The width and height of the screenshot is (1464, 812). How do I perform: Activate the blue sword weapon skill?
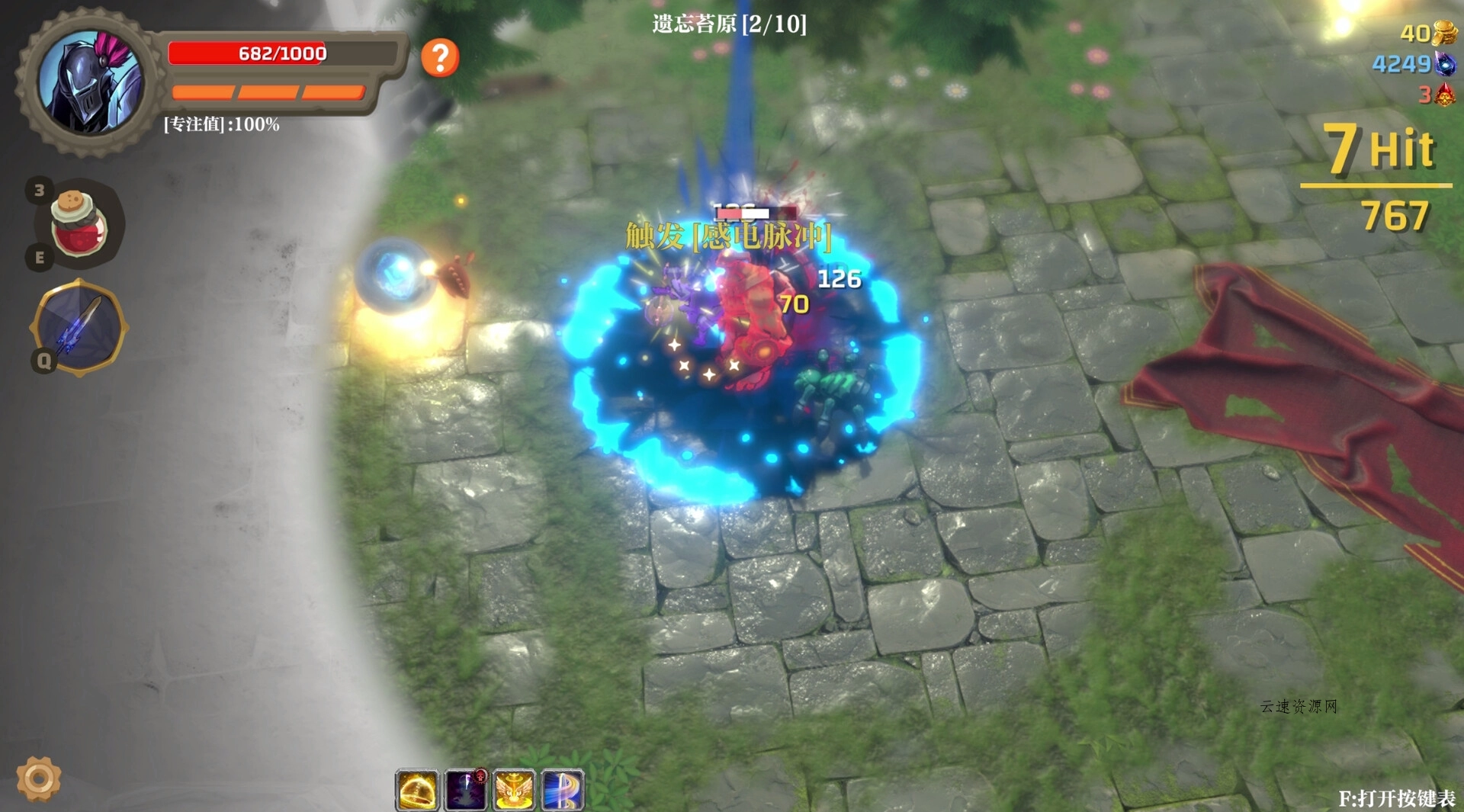coord(79,328)
